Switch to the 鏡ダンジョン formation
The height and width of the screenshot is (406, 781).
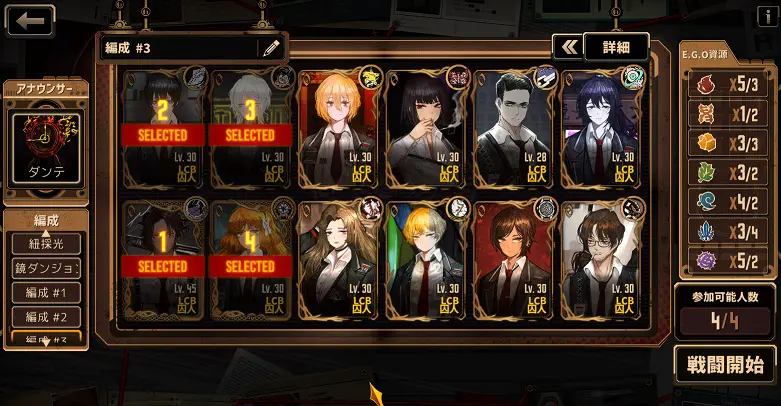tap(45, 269)
